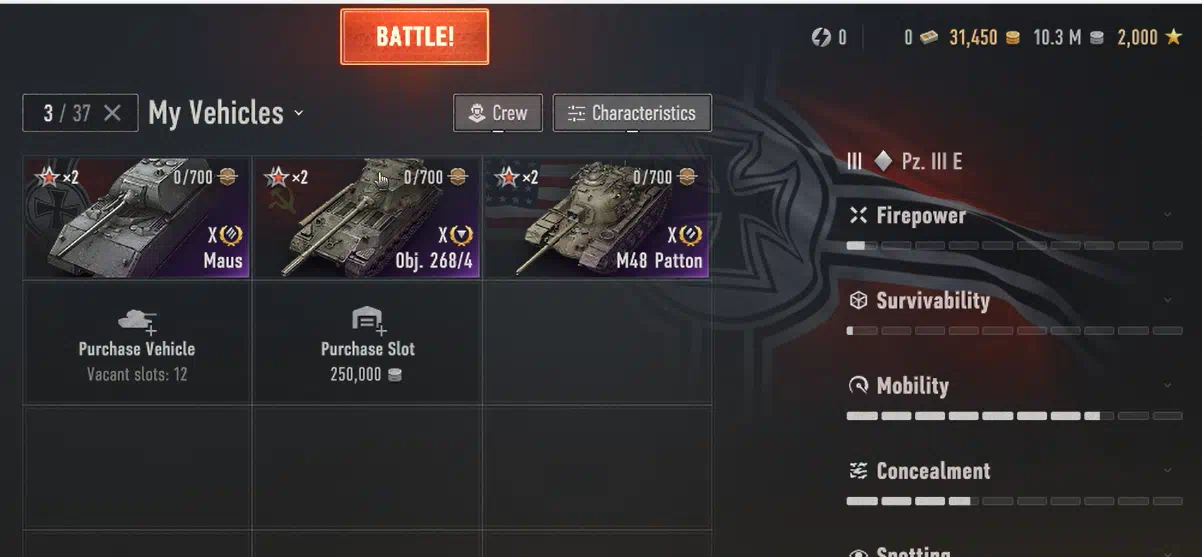Expand the Concealment stats section

[1014, 471]
